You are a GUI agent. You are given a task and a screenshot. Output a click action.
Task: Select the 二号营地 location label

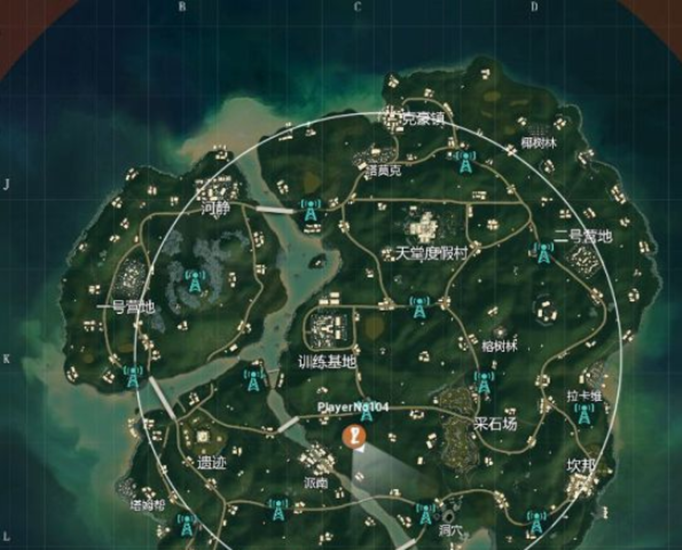(583, 237)
